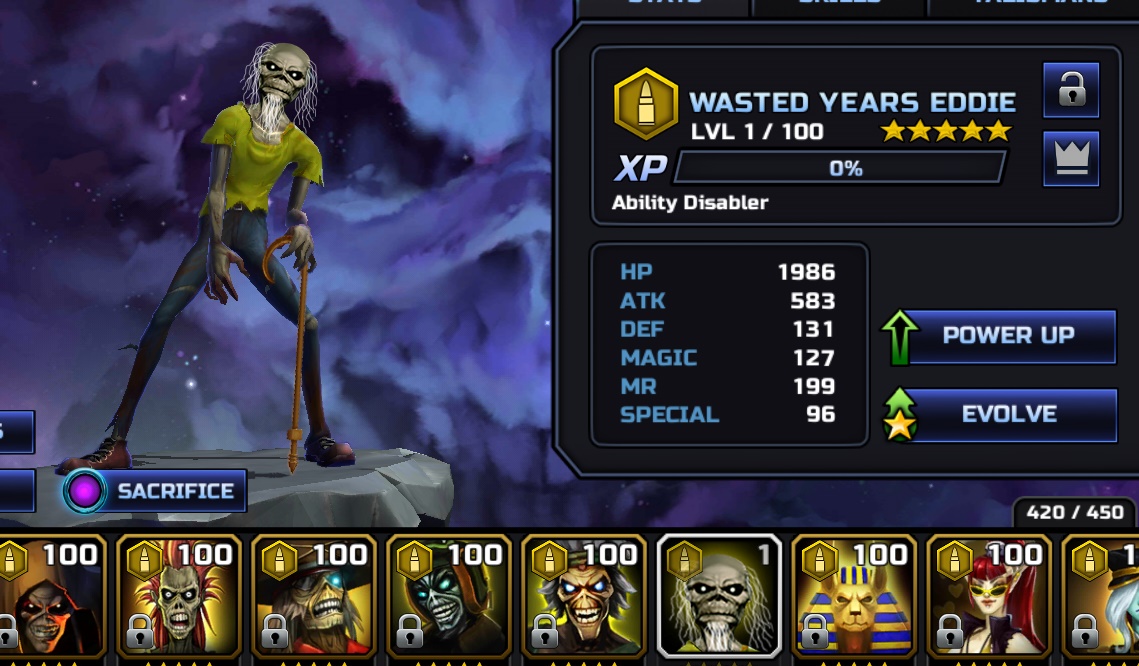Screen dimensions: 1139x666
Task: Open the Evolve option
Action: (x=1008, y=415)
